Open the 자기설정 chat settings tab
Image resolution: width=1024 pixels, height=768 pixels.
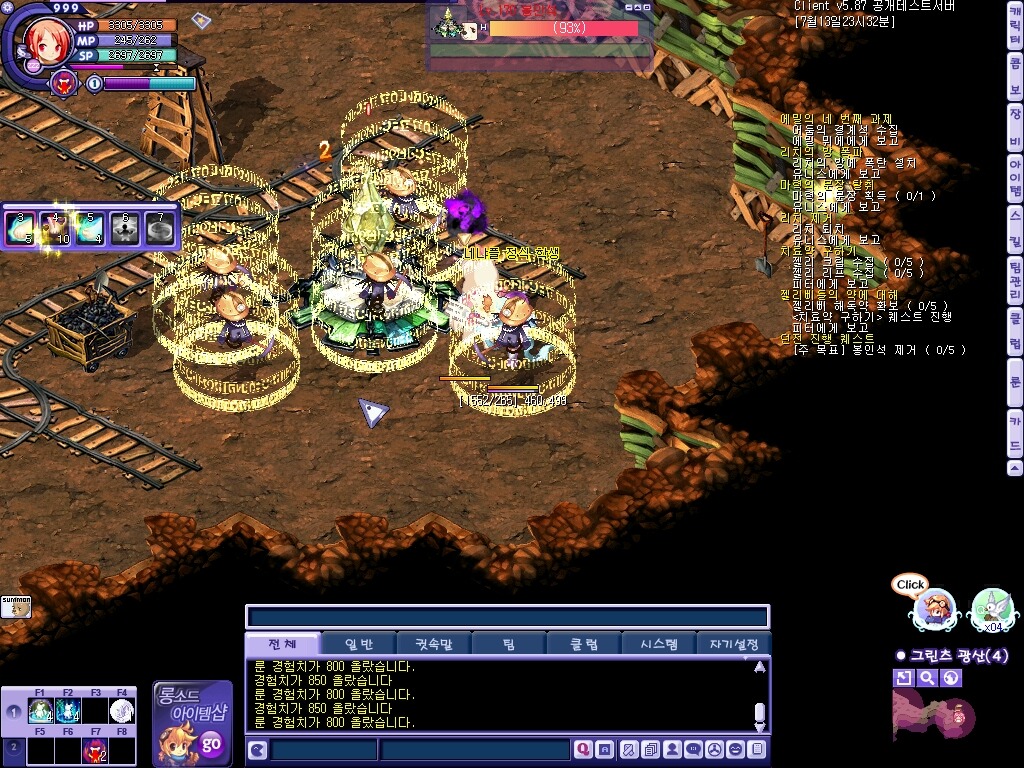pos(733,644)
